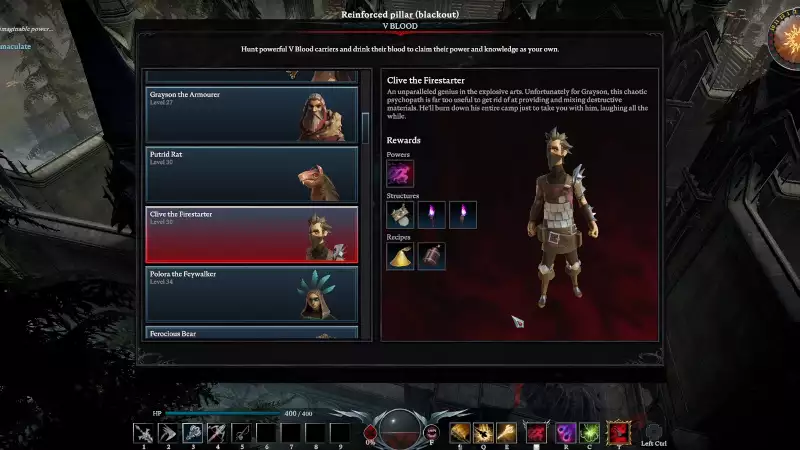
Task: Select the weapon in hotbar slot 5
Action: click(x=241, y=432)
